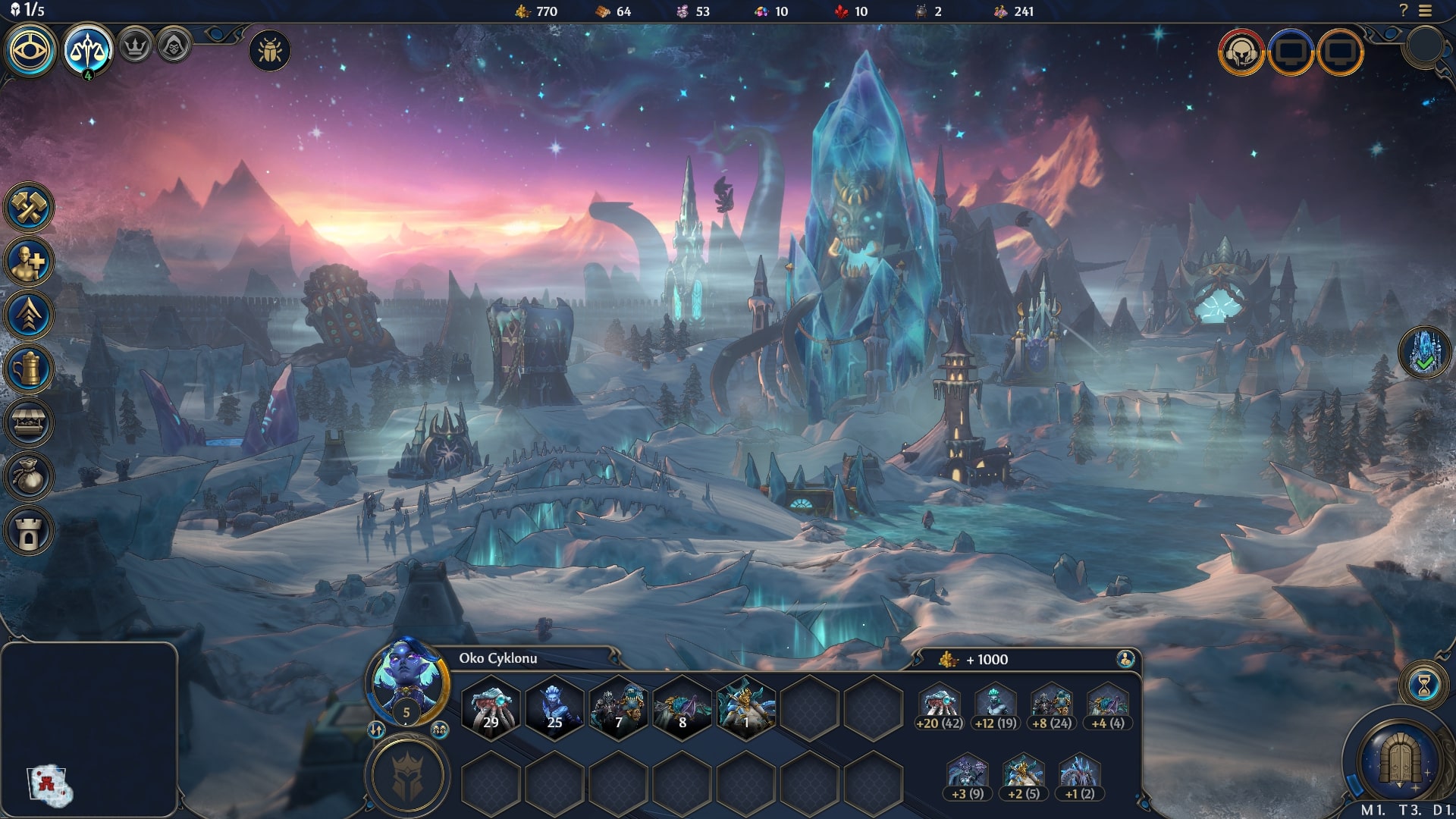Open the castle tower icon
The image size is (1456, 819).
(29, 531)
